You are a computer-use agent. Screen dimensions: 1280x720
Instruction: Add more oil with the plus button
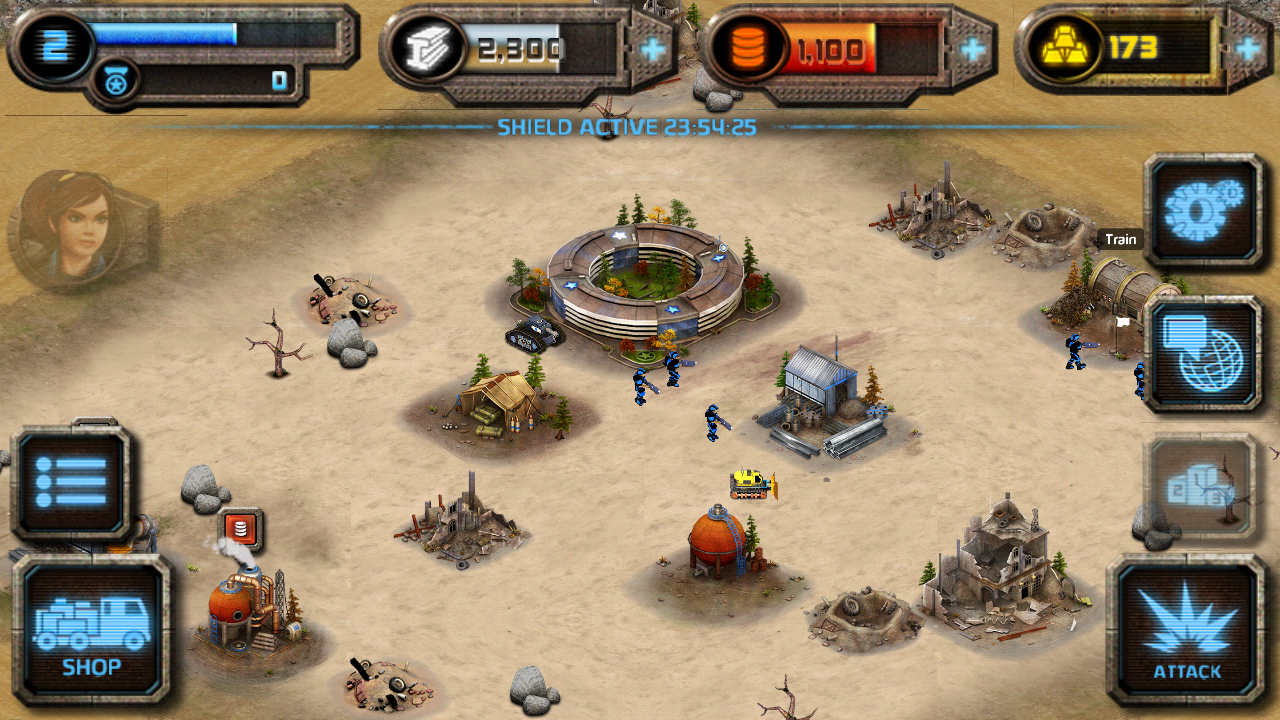[971, 48]
